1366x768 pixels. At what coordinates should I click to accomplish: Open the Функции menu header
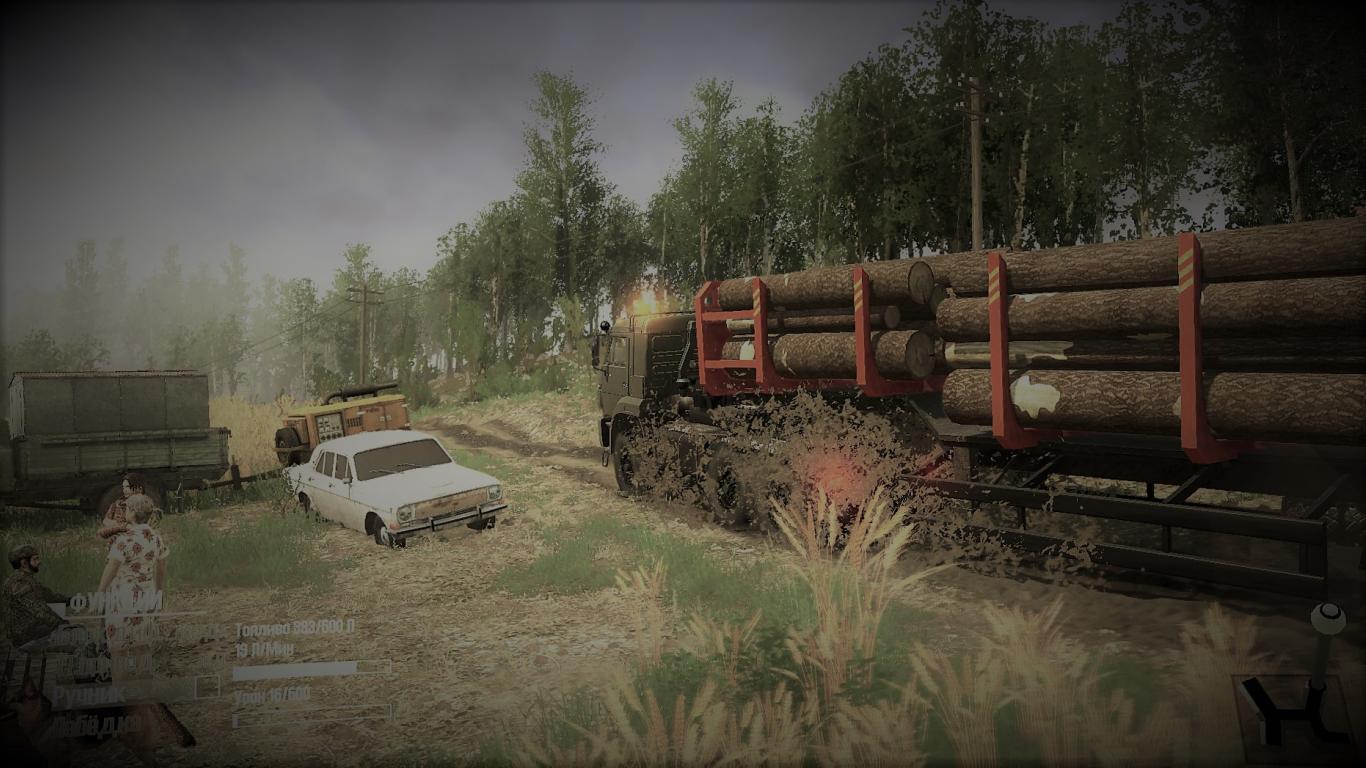click(117, 602)
